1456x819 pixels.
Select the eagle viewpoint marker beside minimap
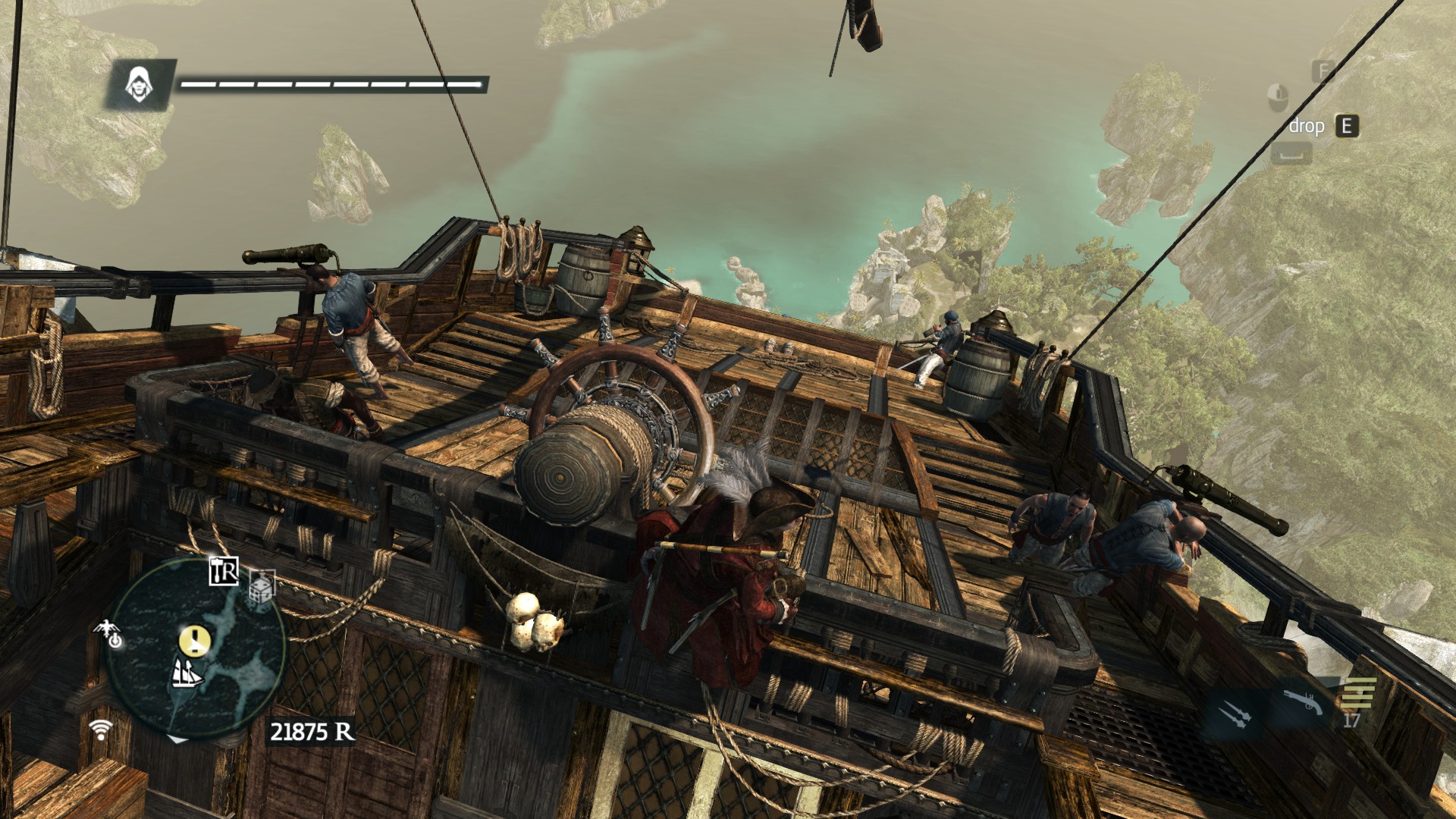click(110, 633)
